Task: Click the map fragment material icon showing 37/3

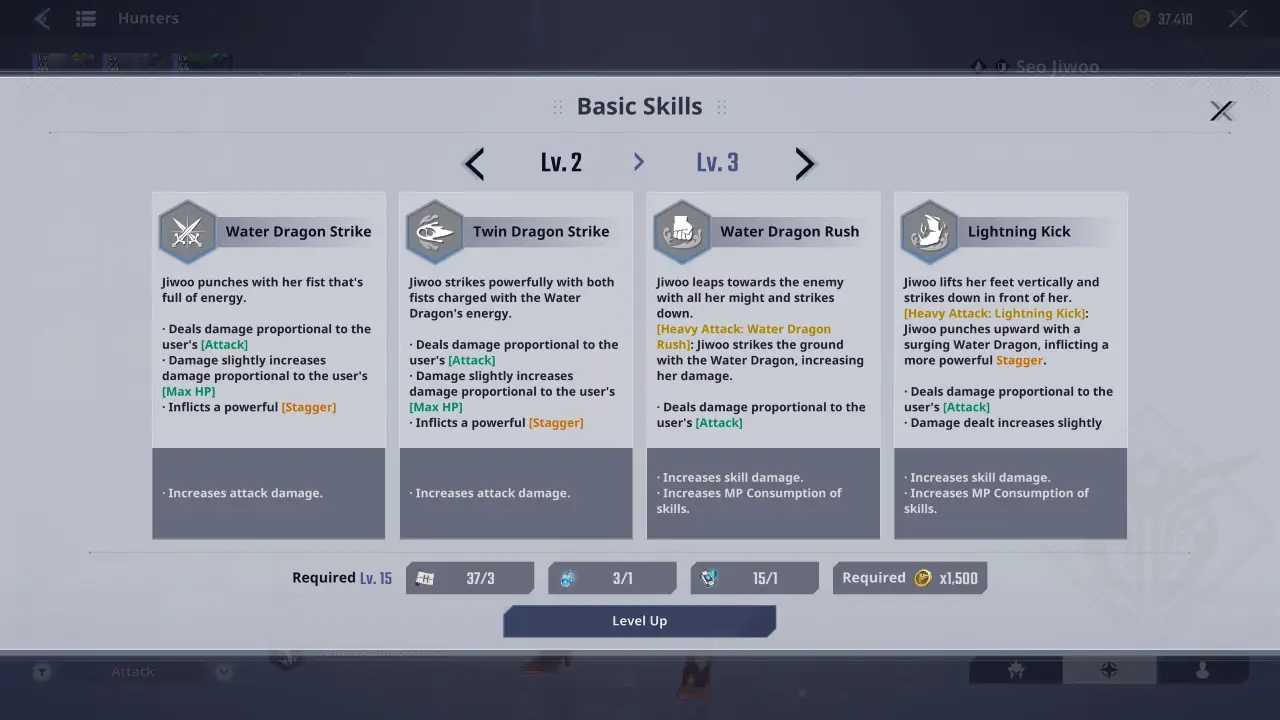Action: pyautogui.click(x=424, y=577)
